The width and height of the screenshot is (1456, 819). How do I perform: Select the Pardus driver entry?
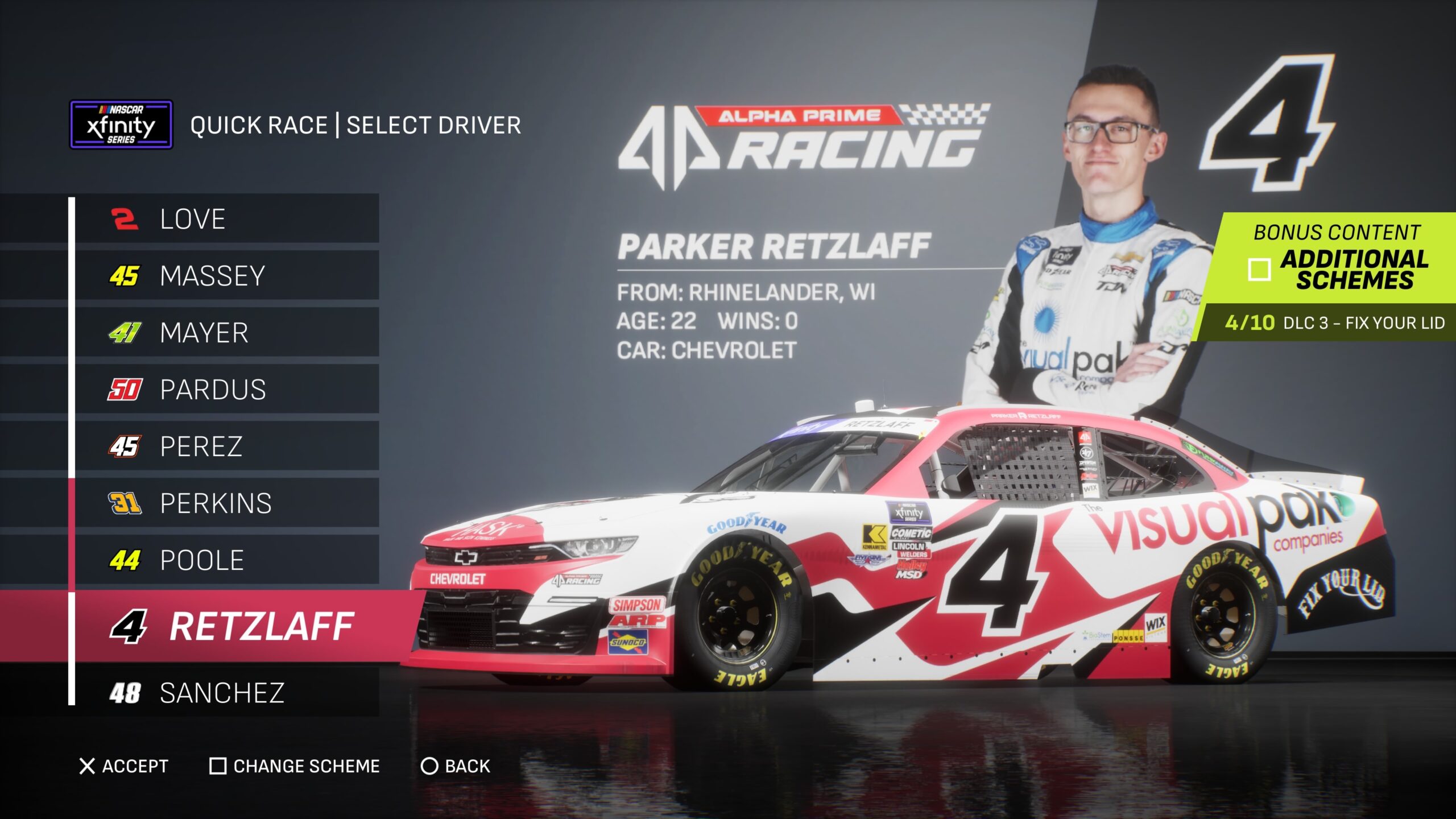pyautogui.click(x=226, y=390)
